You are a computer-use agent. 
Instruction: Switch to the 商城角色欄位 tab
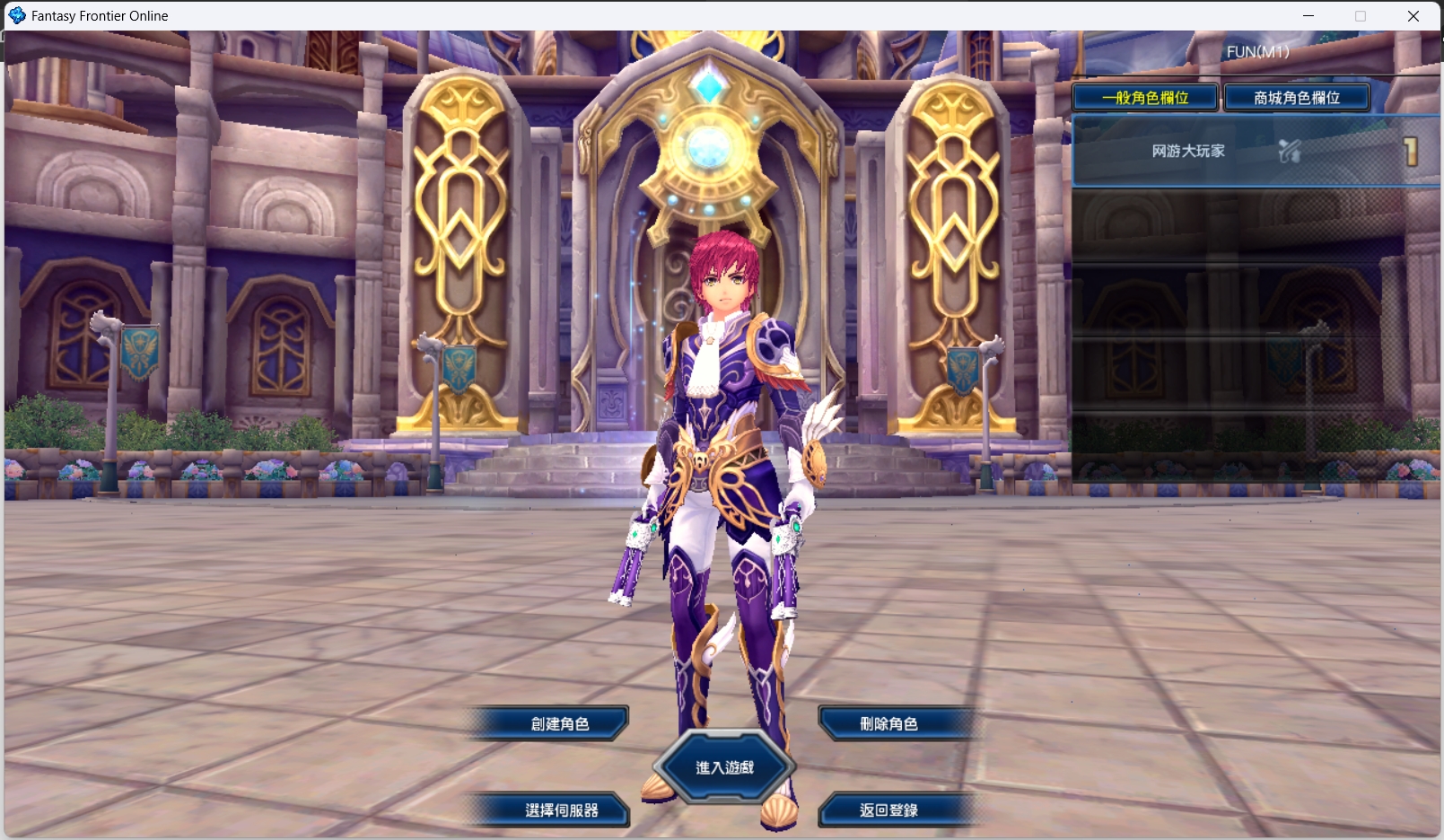[1297, 98]
